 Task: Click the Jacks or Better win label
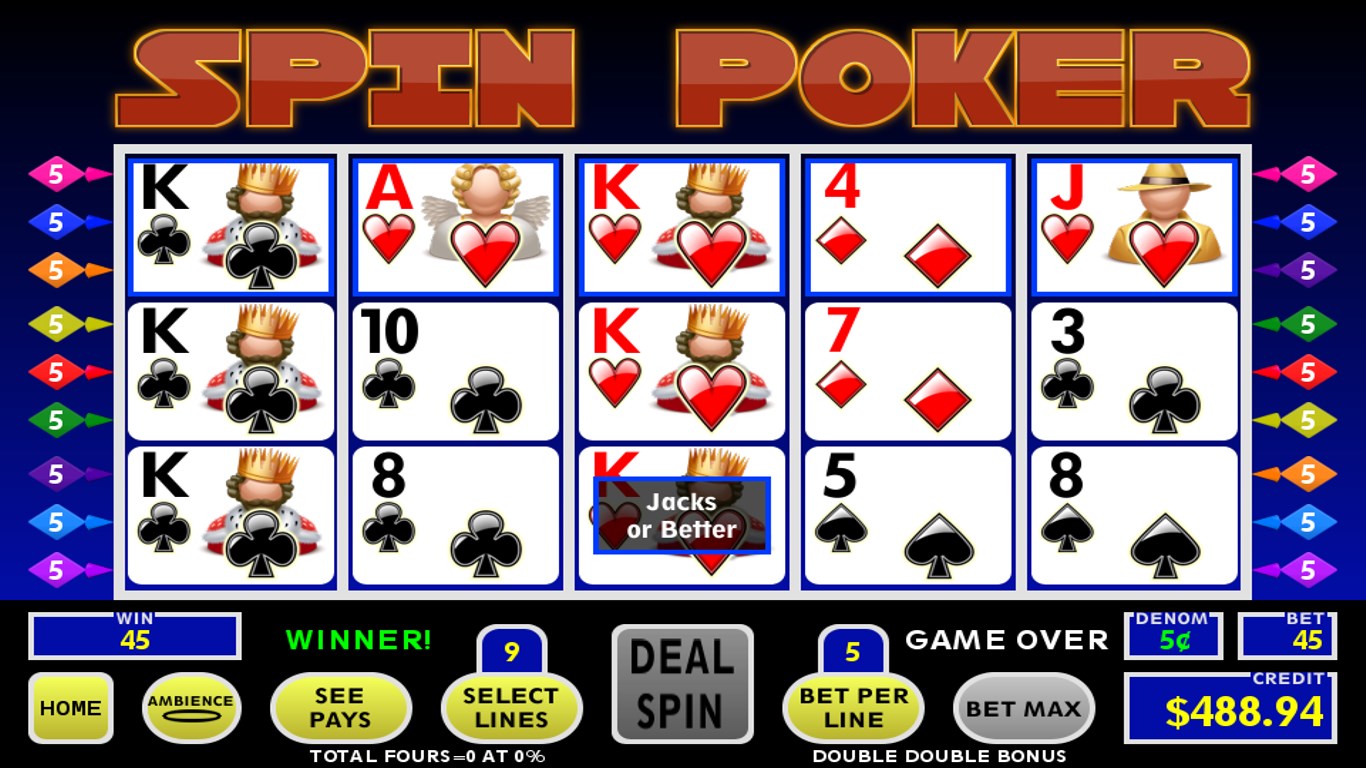click(x=681, y=516)
